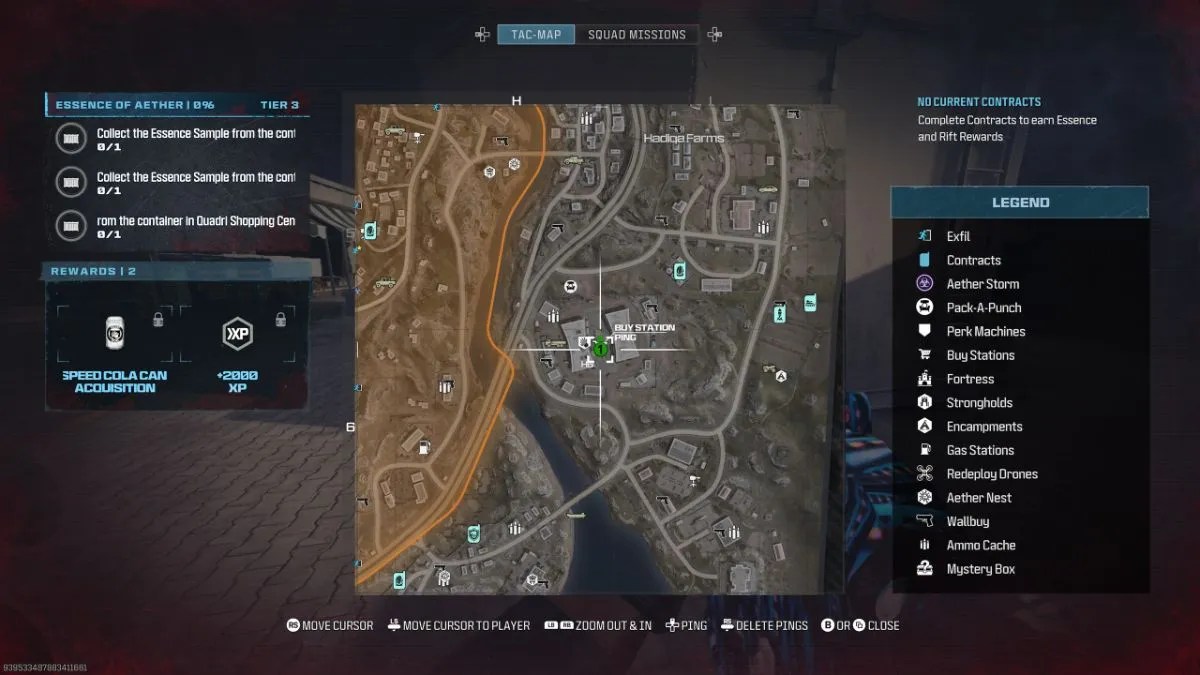Click Aether Nest legend entry

[x=978, y=498]
